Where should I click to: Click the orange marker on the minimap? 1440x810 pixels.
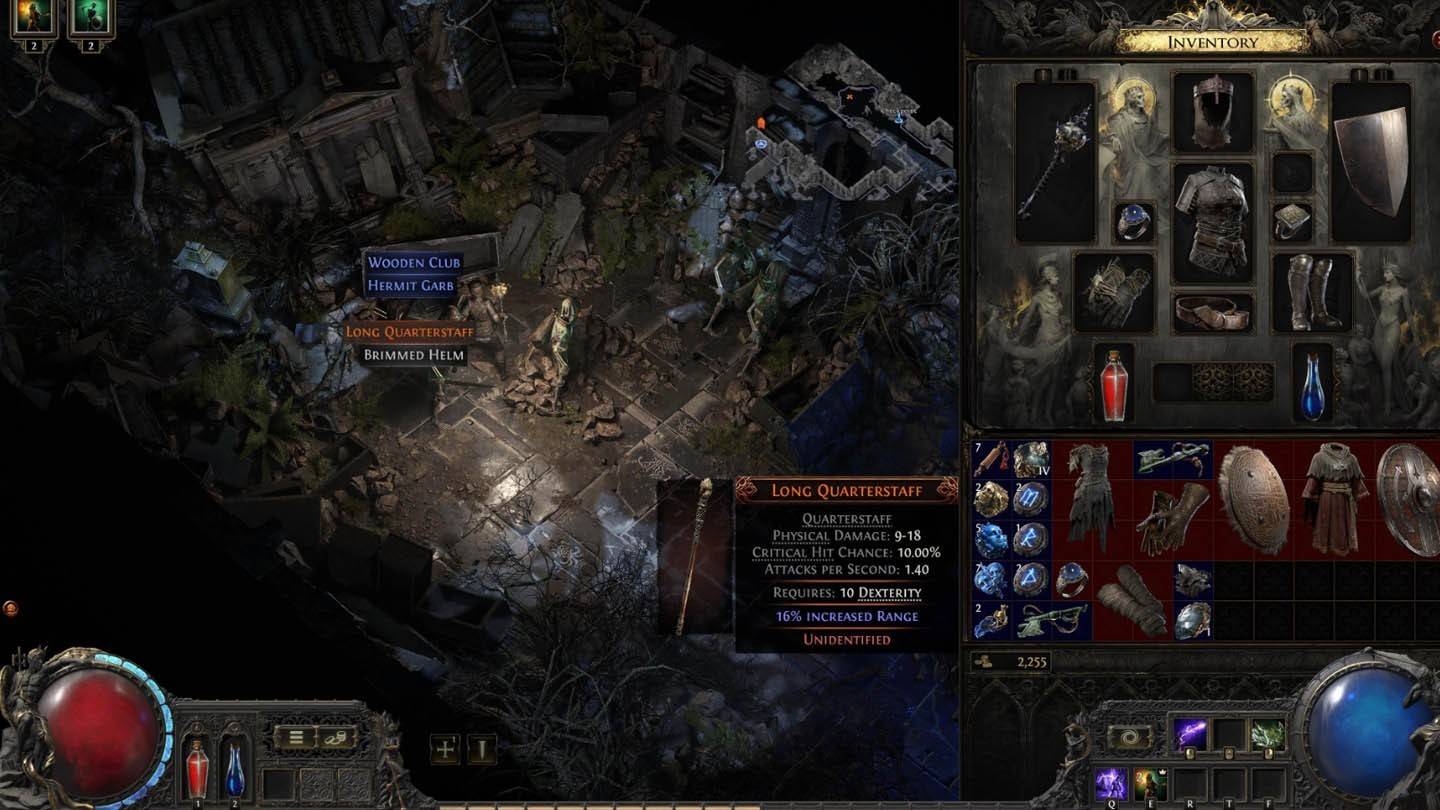(x=761, y=122)
